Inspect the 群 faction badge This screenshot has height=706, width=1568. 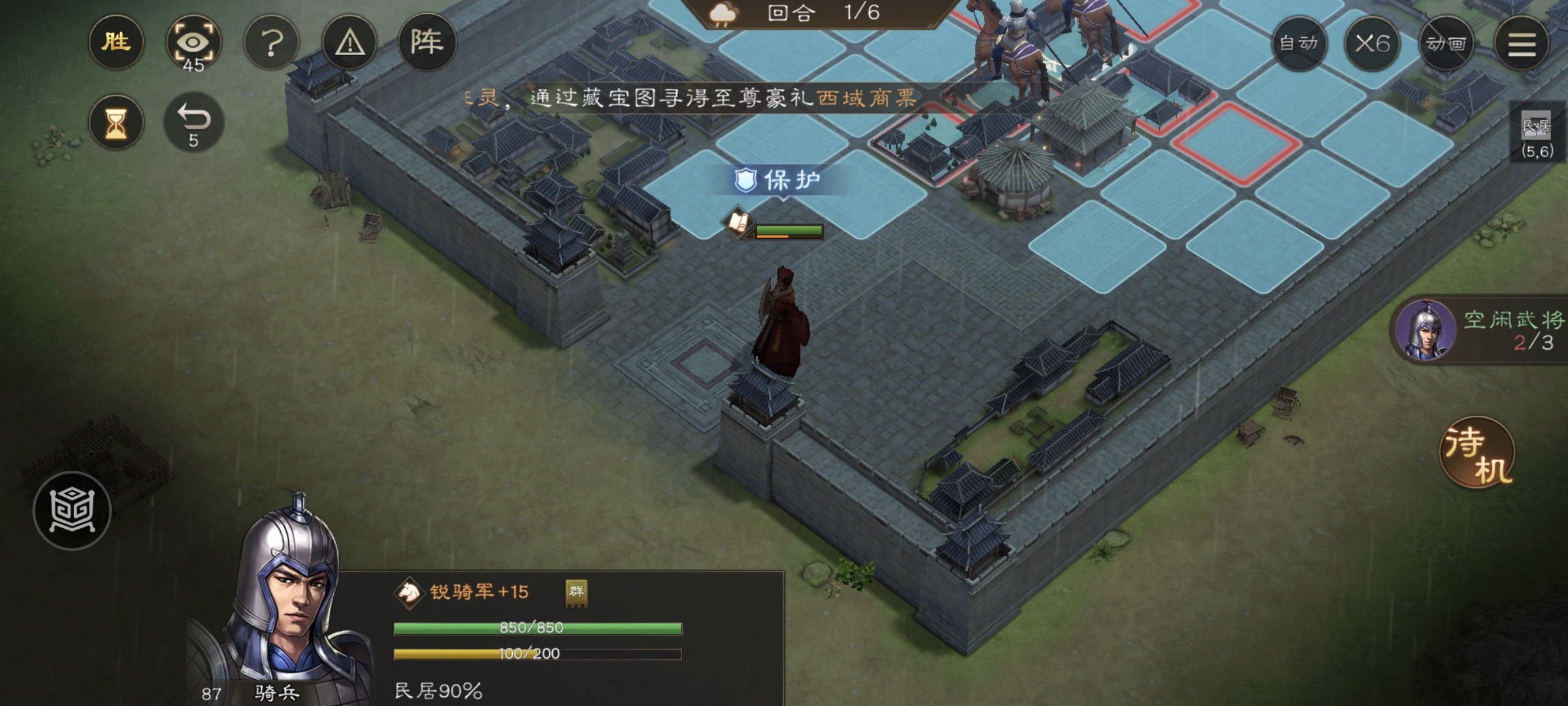576,593
